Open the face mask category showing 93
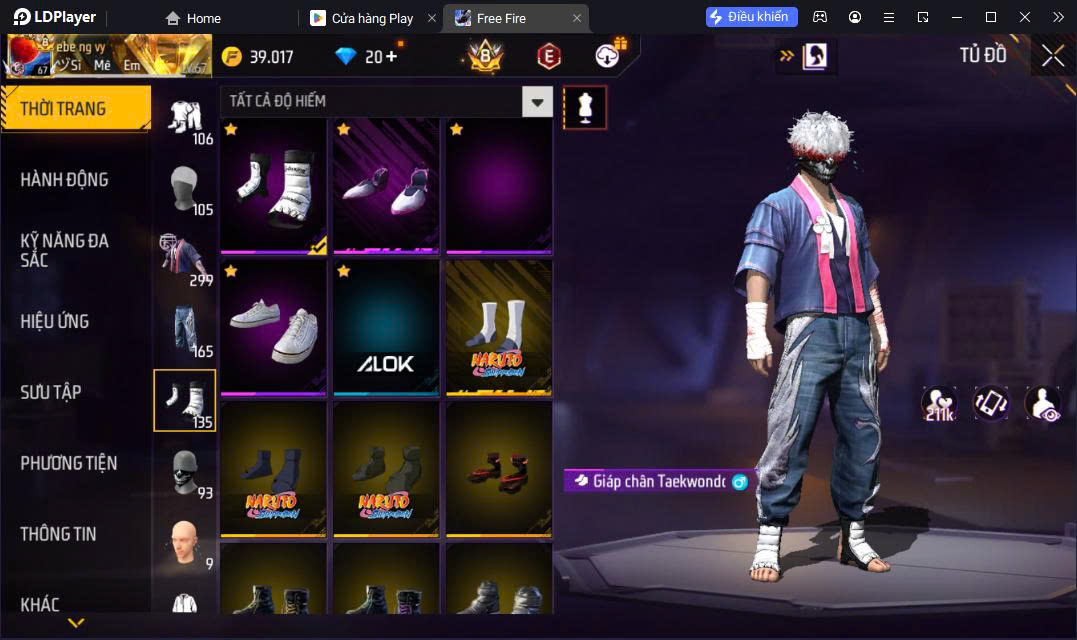 click(x=185, y=472)
